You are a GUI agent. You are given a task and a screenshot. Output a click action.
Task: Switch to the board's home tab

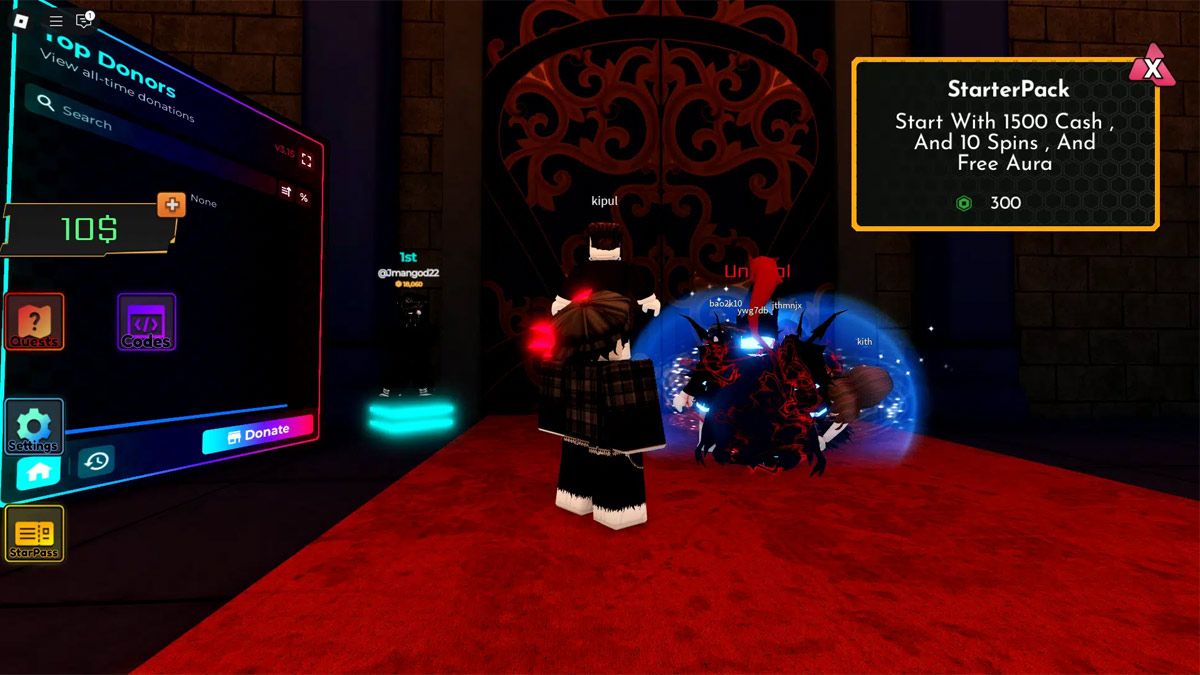[39, 473]
